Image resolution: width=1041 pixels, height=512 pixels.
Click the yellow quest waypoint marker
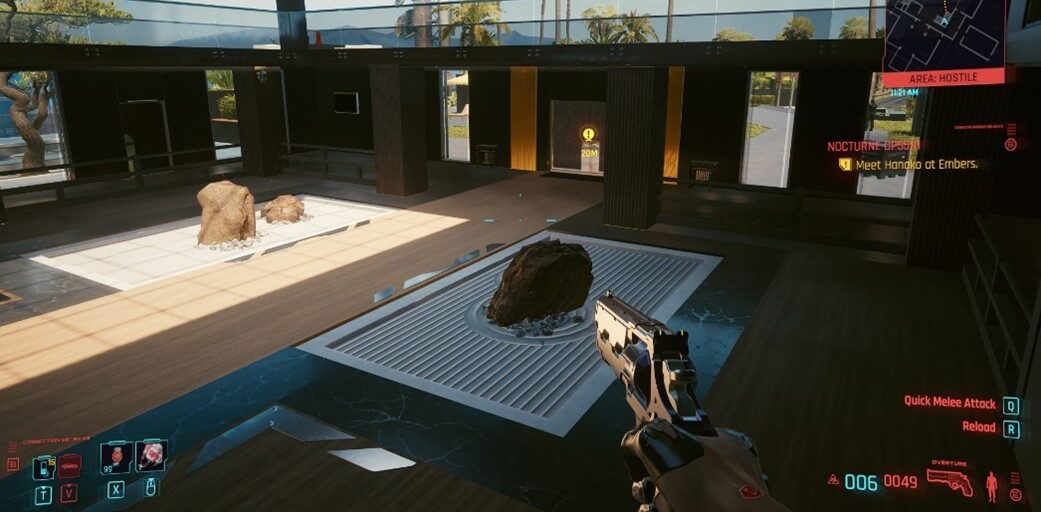[x=588, y=134]
